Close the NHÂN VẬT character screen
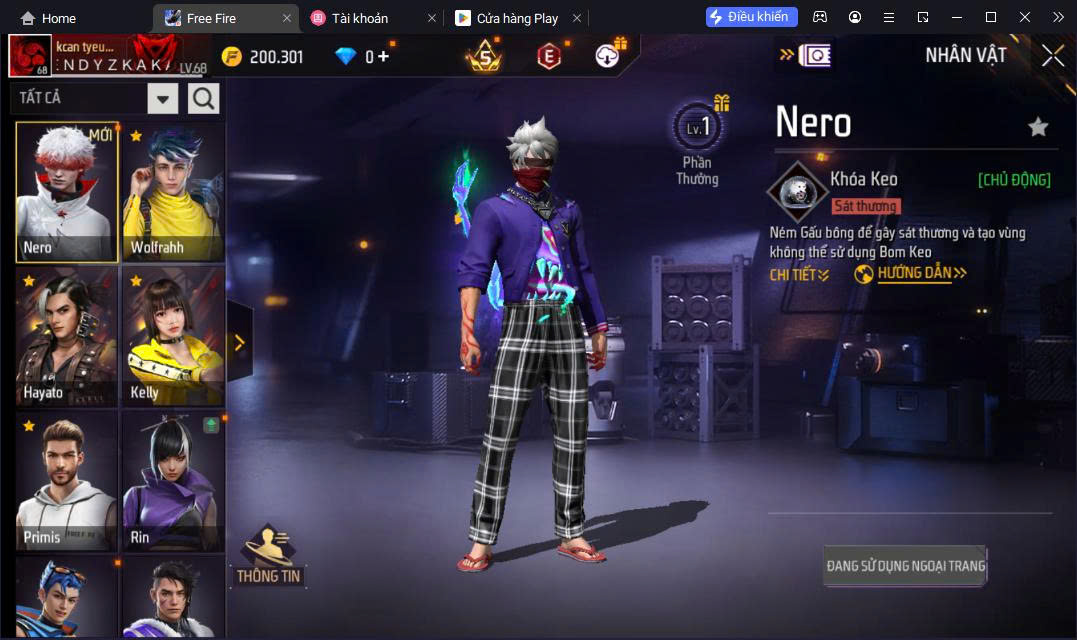The height and width of the screenshot is (640, 1077). click(x=1052, y=56)
